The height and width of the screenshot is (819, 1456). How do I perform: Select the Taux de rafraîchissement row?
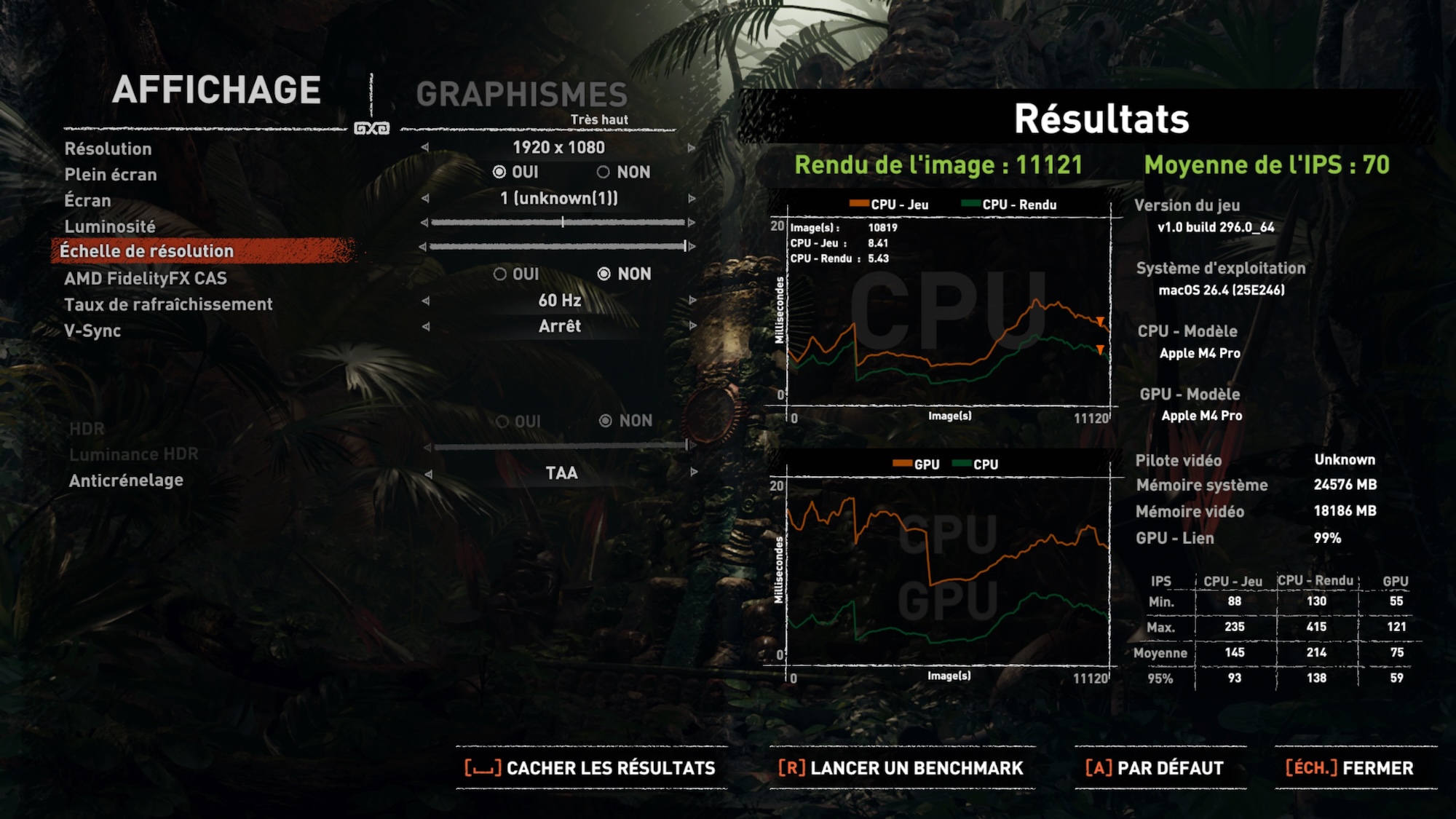point(168,304)
